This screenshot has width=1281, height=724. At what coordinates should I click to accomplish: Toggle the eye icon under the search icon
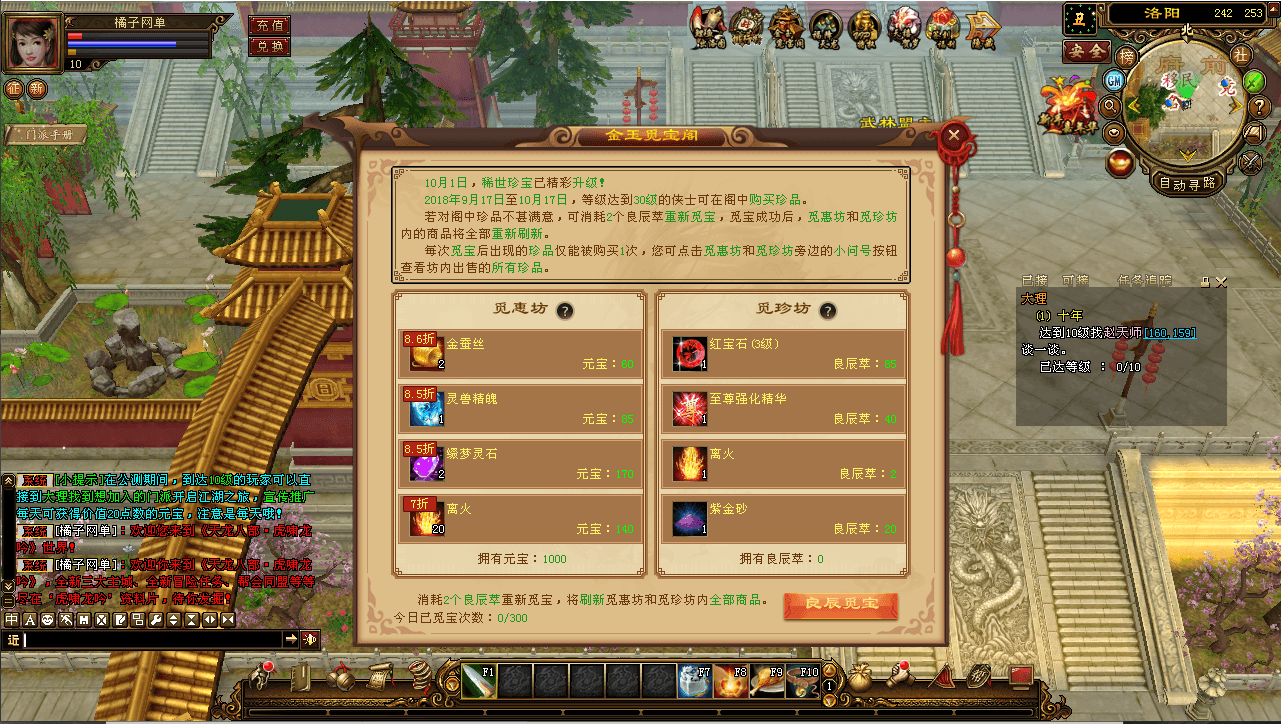click(x=1112, y=131)
